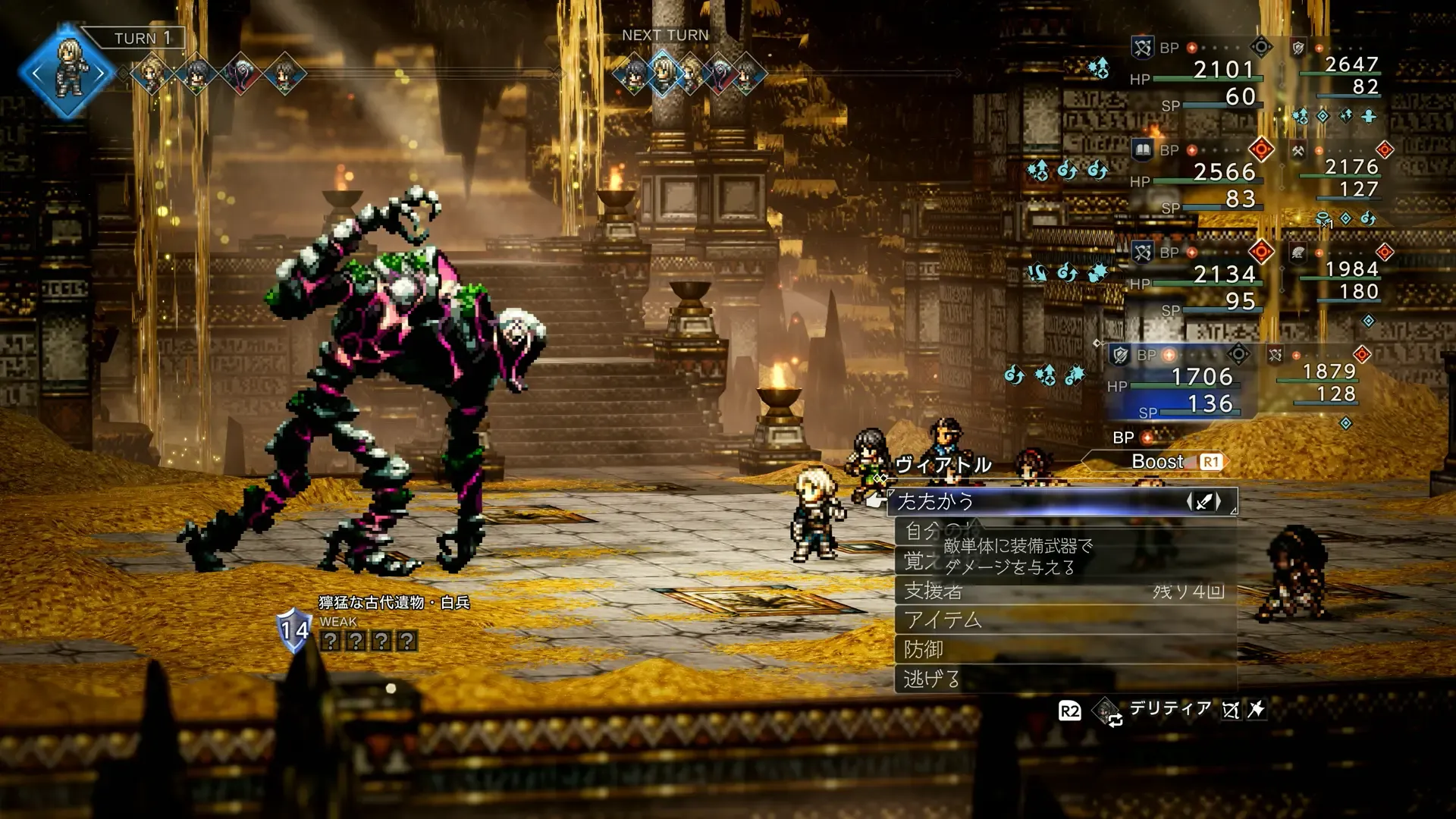Click the current-turn character portrait
The image size is (1456, 819).
[69, 73]
